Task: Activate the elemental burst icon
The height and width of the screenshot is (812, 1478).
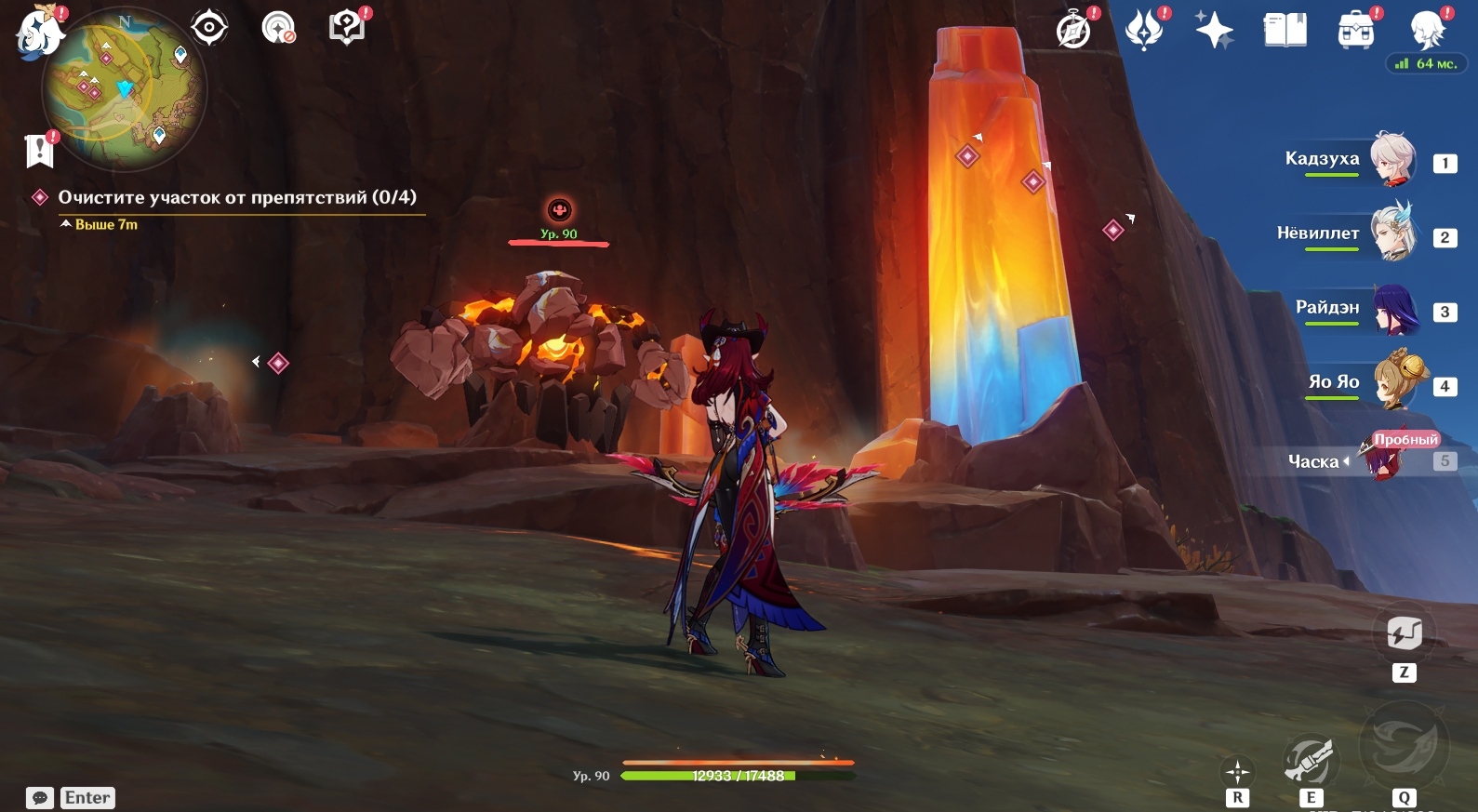Action: (1403, 744)
